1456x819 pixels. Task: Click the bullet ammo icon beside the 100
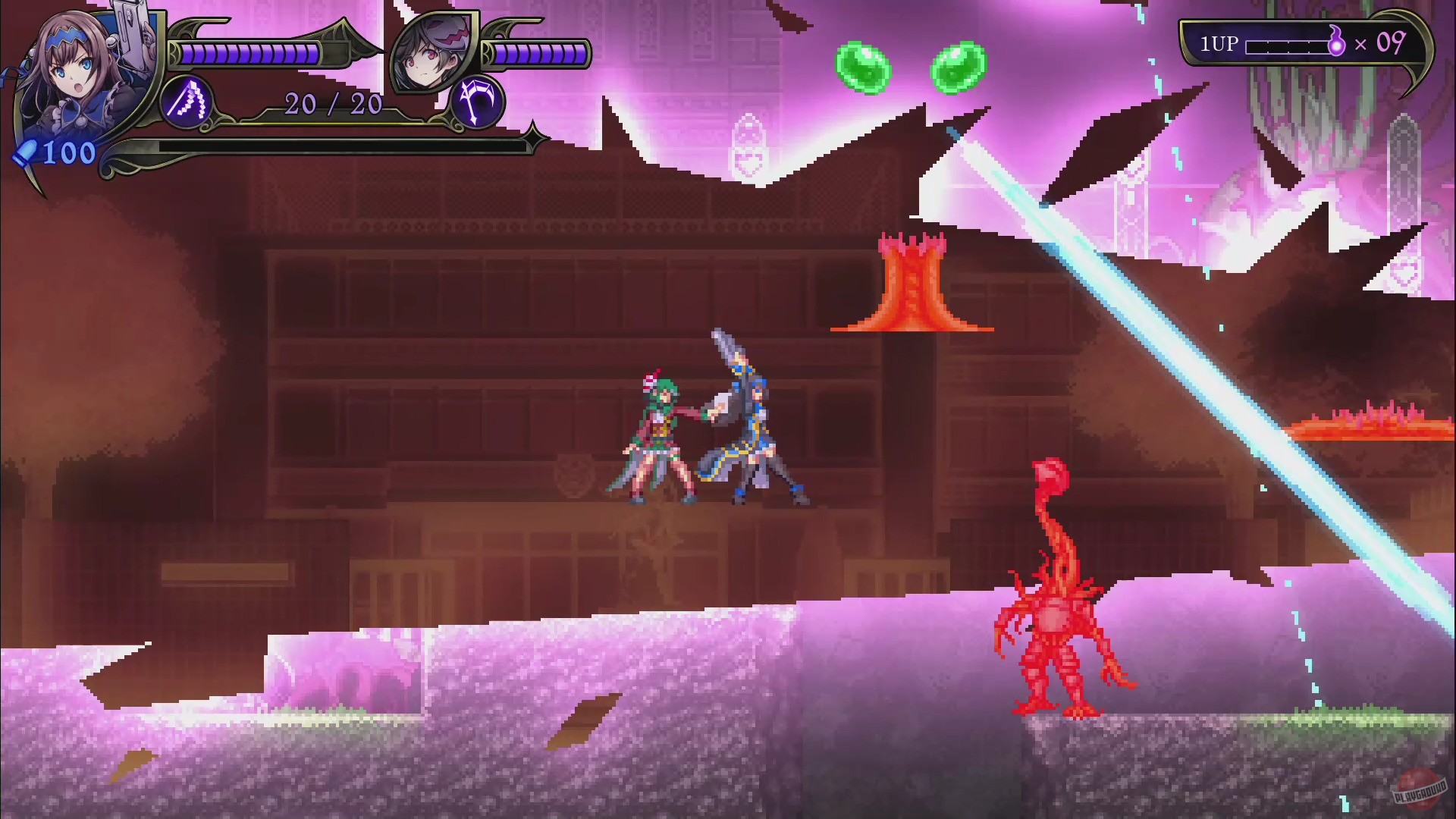pos(26,155)
